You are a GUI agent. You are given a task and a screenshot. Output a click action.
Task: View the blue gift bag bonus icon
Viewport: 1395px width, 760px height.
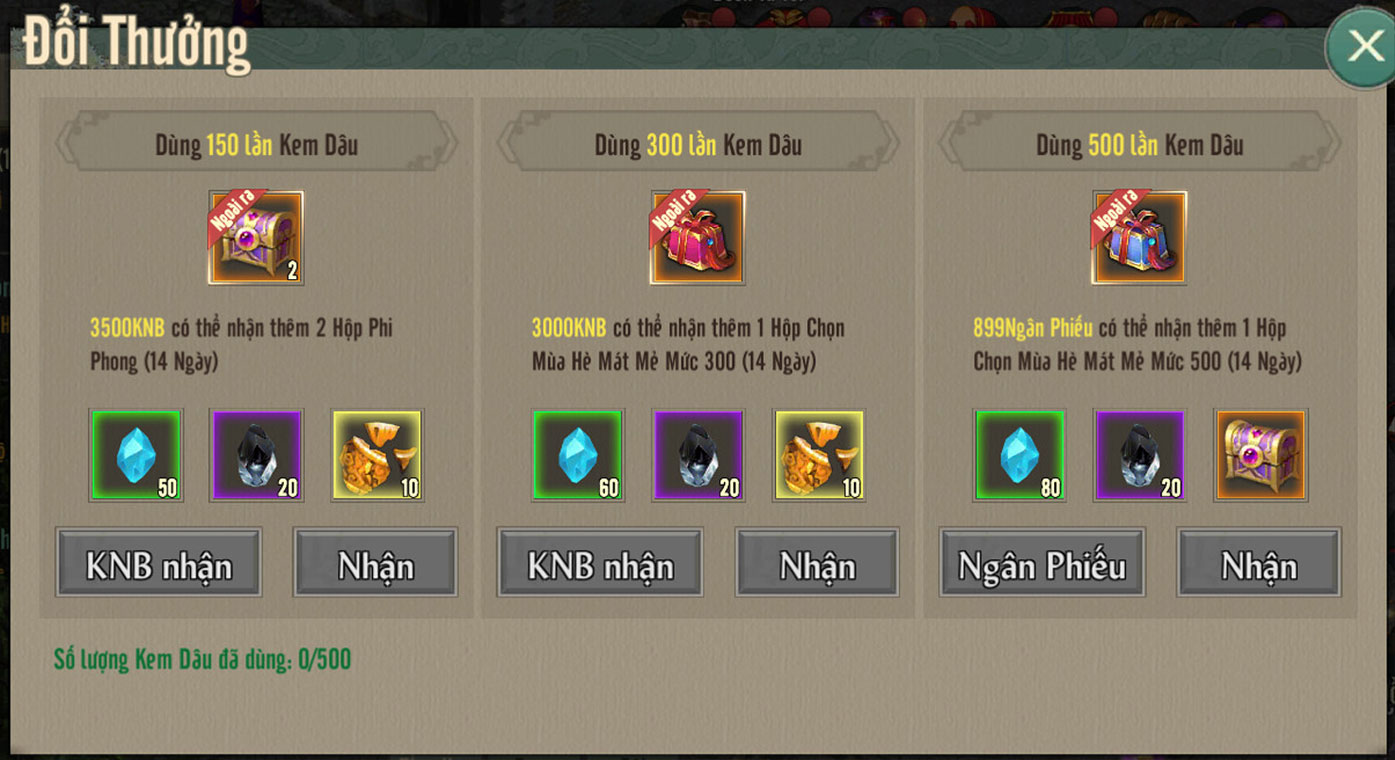[1139, 238]
